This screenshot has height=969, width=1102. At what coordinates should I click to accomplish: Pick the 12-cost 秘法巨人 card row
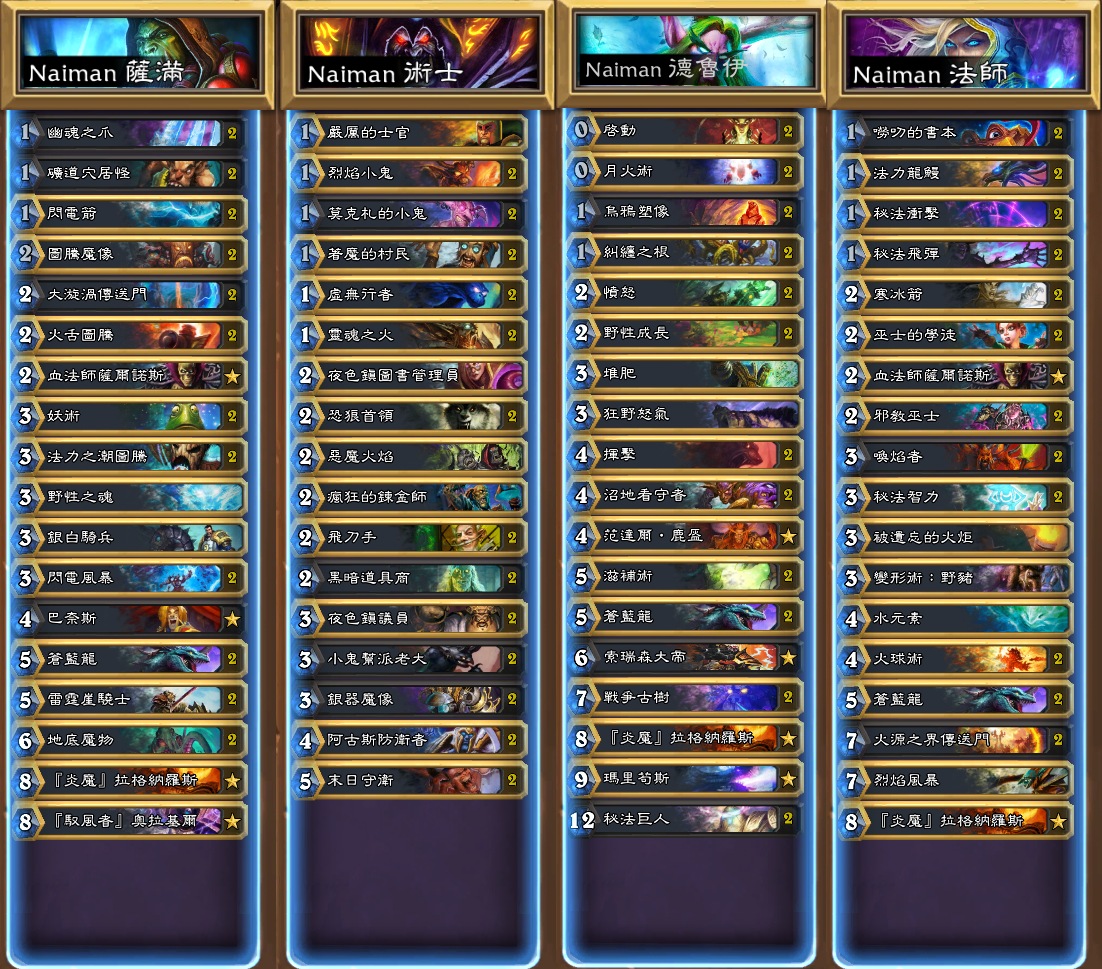coord(685,819)
